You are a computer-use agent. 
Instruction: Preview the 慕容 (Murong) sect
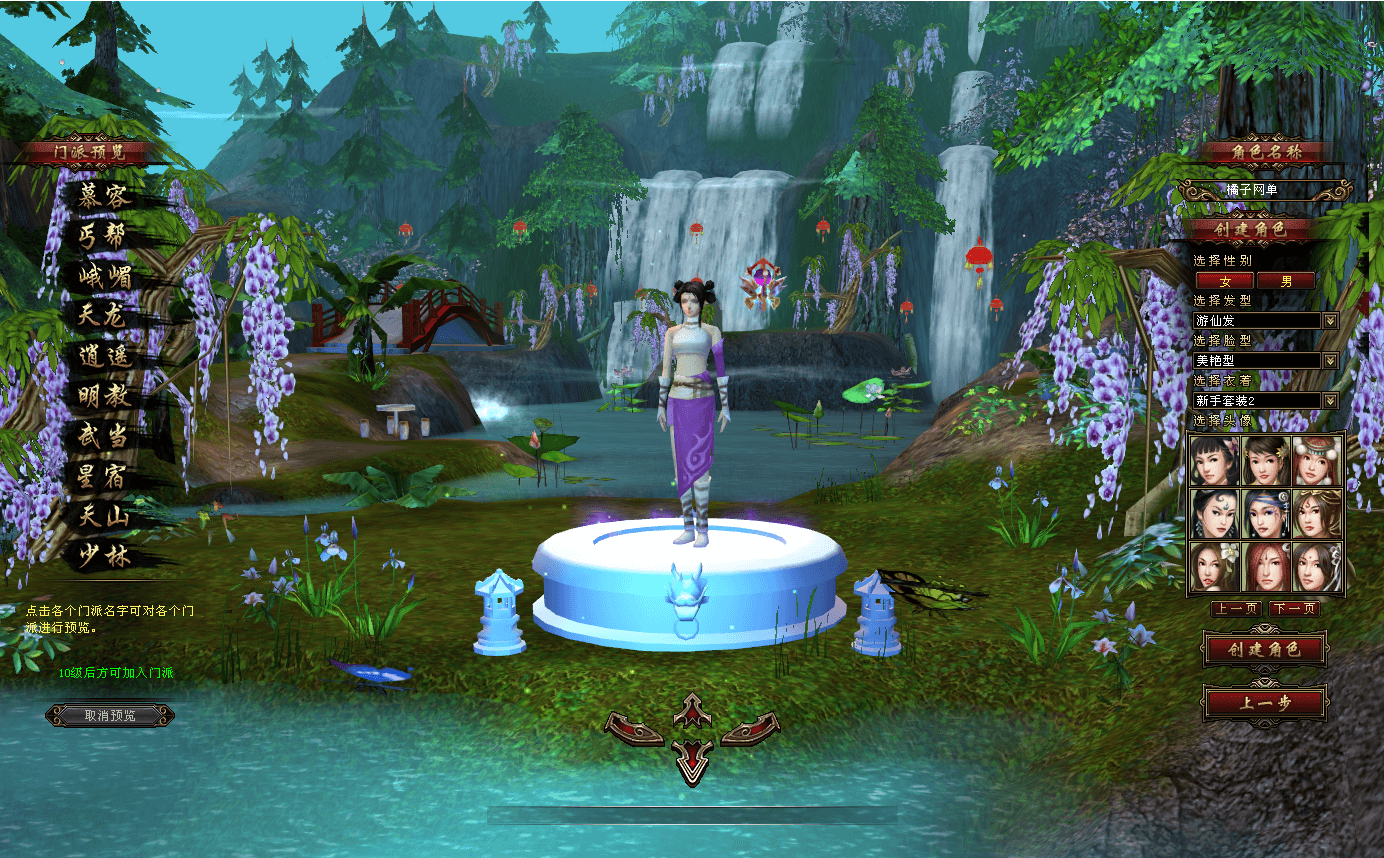pos(105,195)
